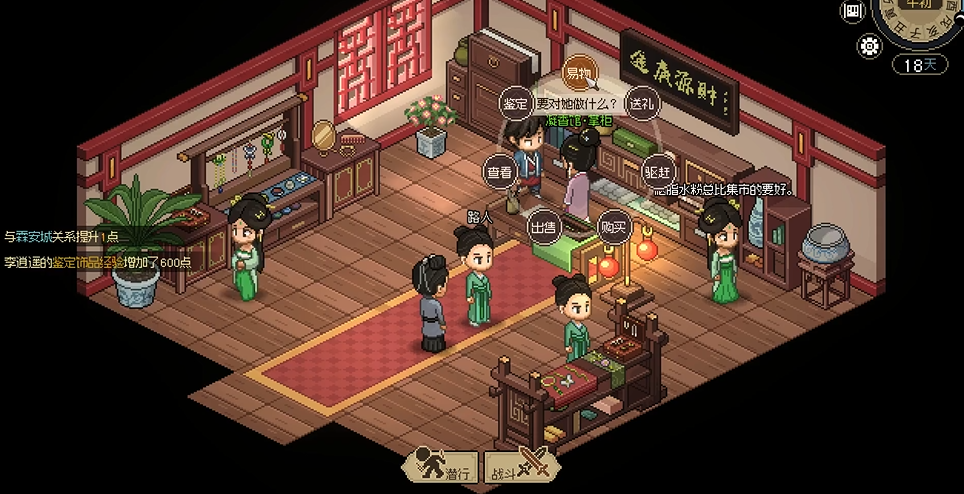Open settings with the gear icon
This screenshot has width=964, height=494.
(x=870, y=45)
